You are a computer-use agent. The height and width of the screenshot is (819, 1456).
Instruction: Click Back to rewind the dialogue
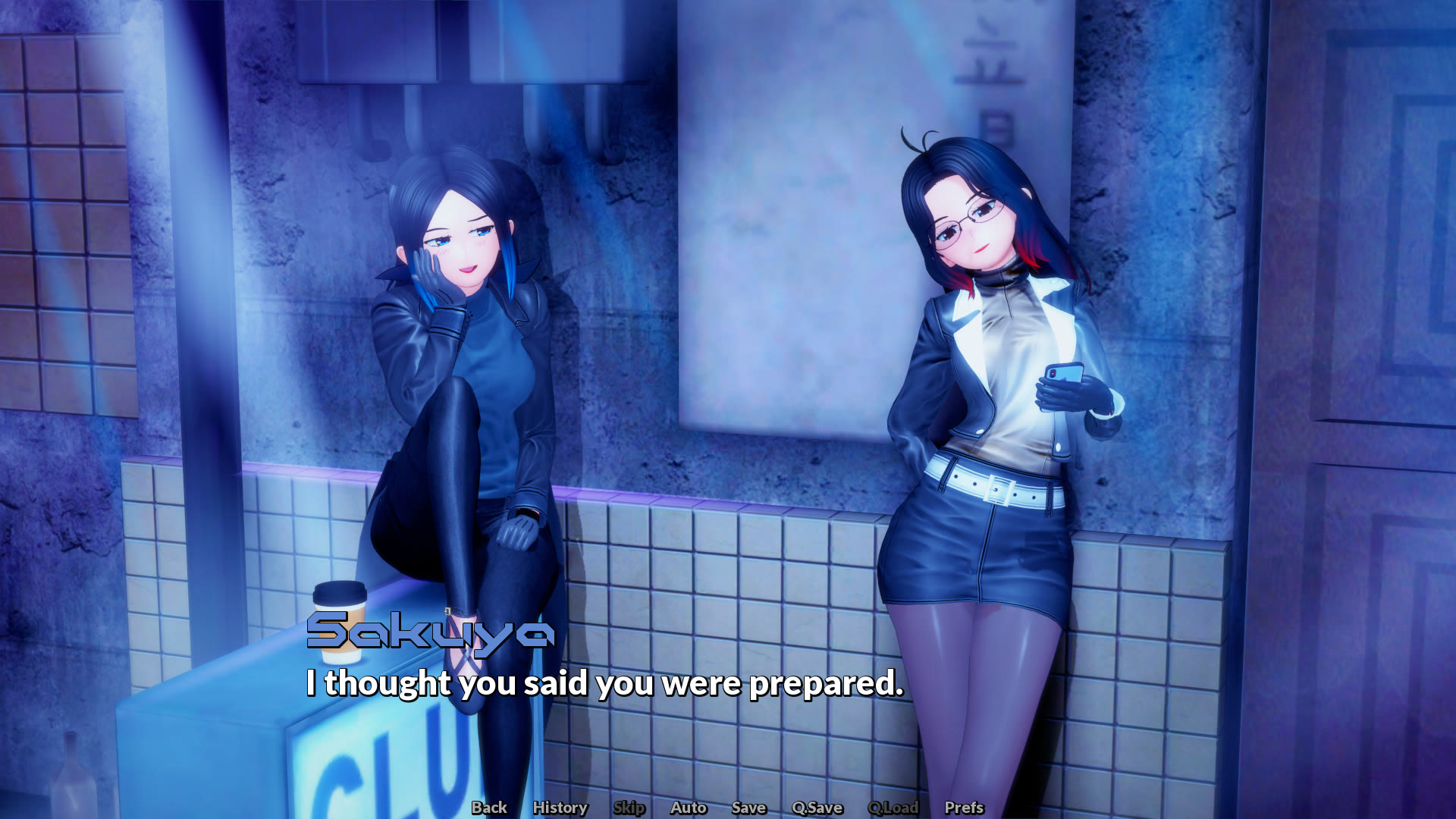click(488, 808)
